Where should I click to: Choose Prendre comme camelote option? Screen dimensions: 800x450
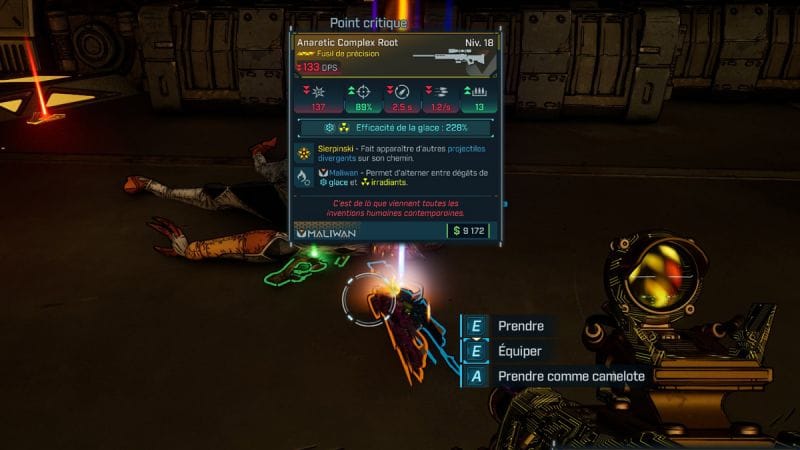pos(570,376)
